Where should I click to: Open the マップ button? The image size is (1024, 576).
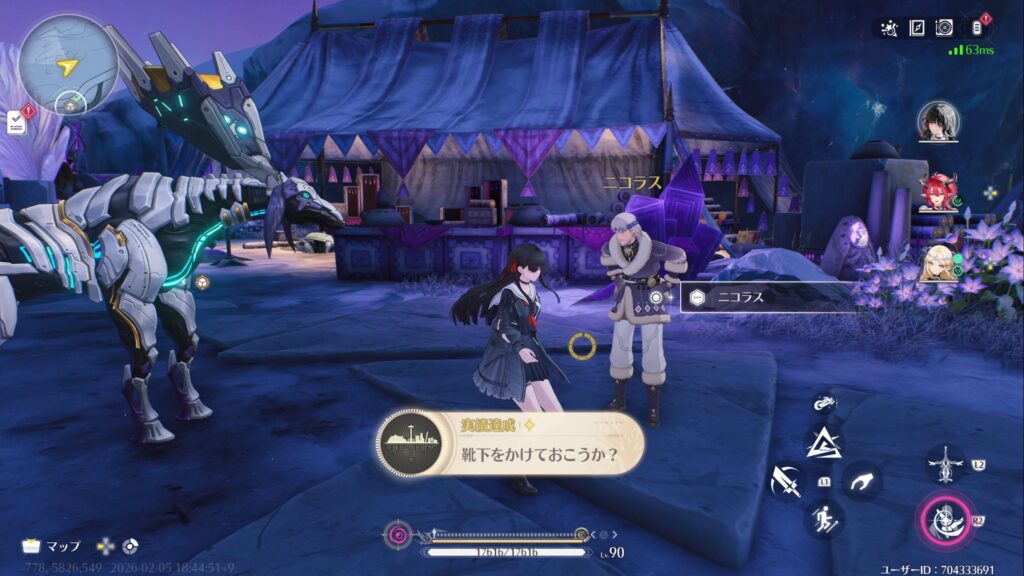point(52,546)
